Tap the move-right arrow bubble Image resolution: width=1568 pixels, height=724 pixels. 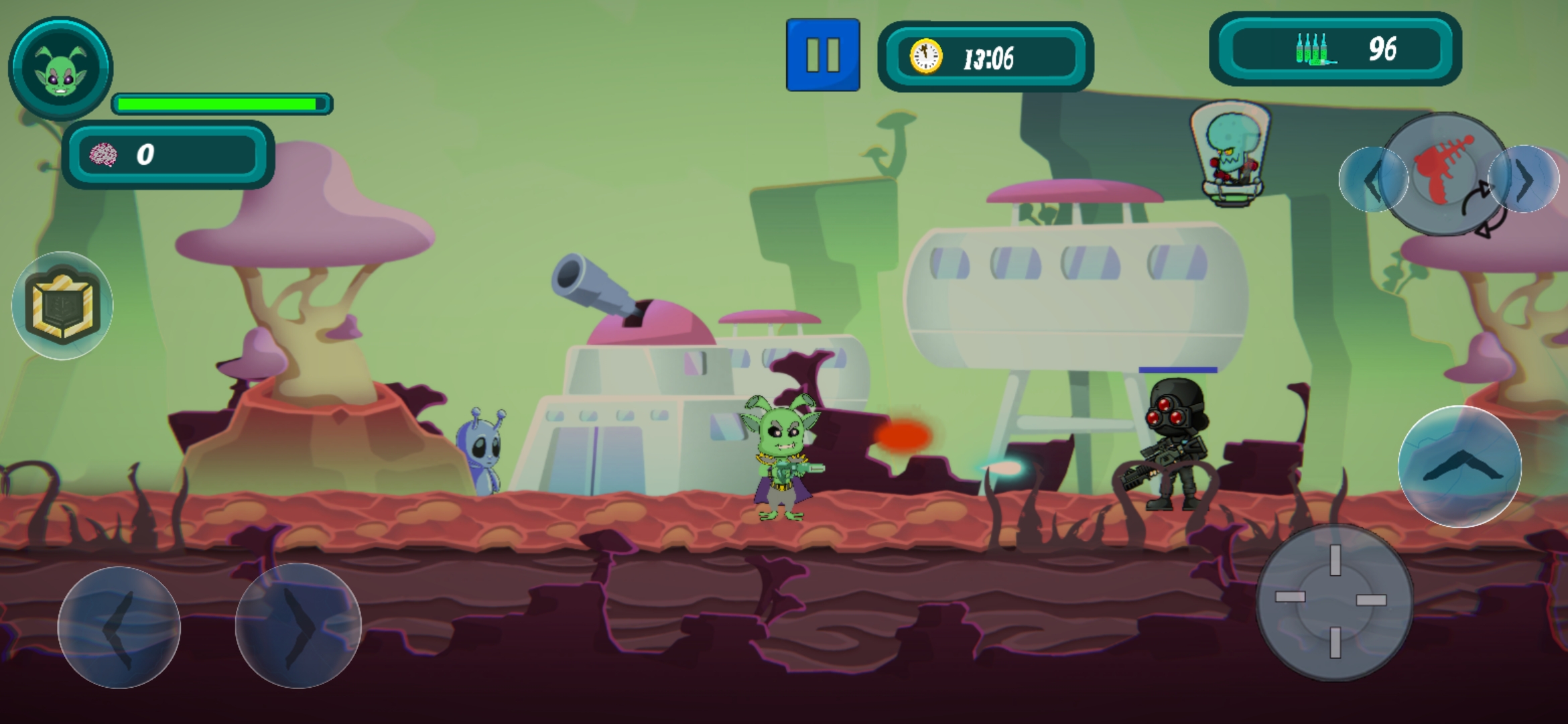(x=298, y=626)
